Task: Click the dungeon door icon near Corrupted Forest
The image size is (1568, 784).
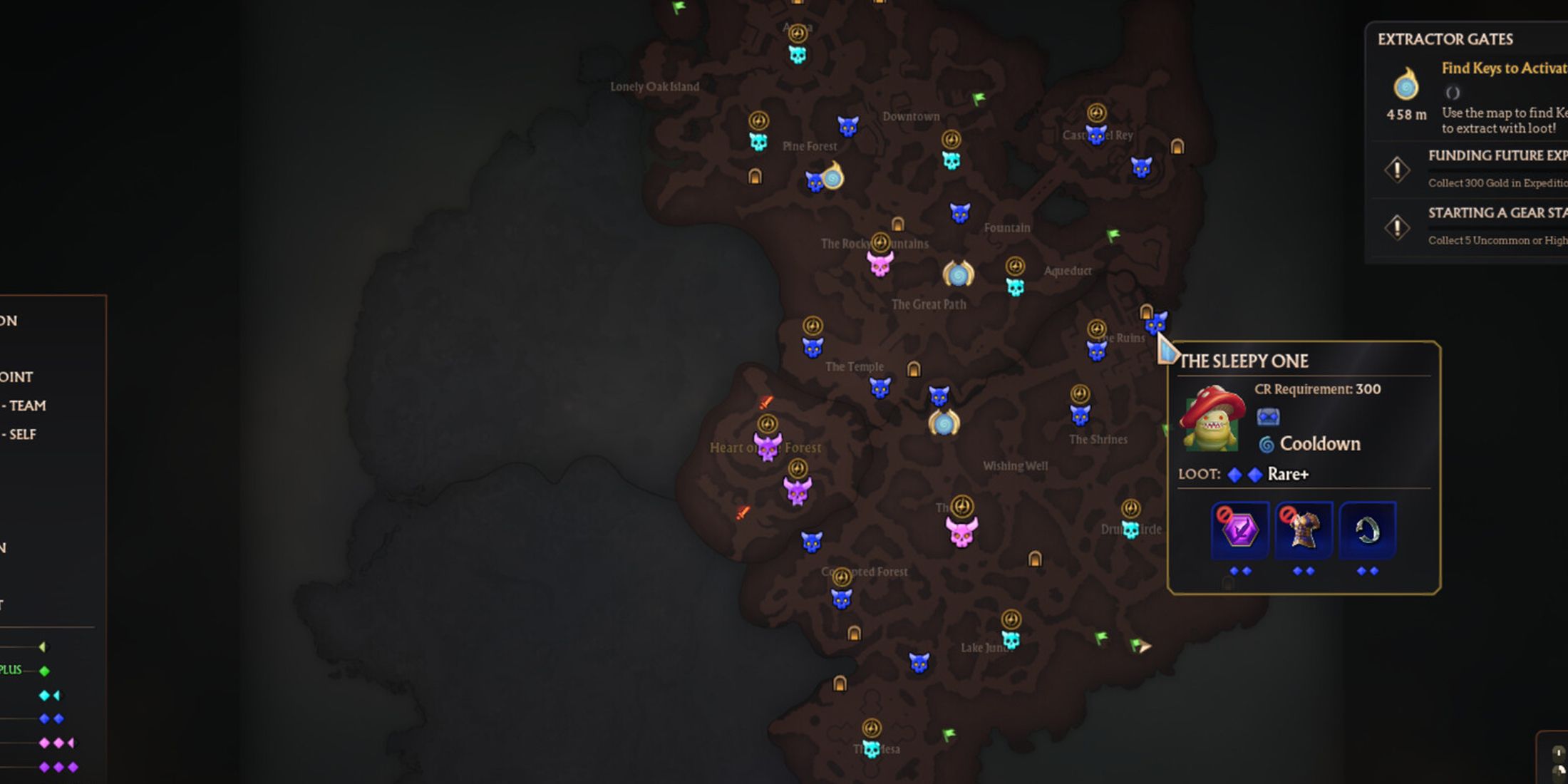Action: (853, 633)
